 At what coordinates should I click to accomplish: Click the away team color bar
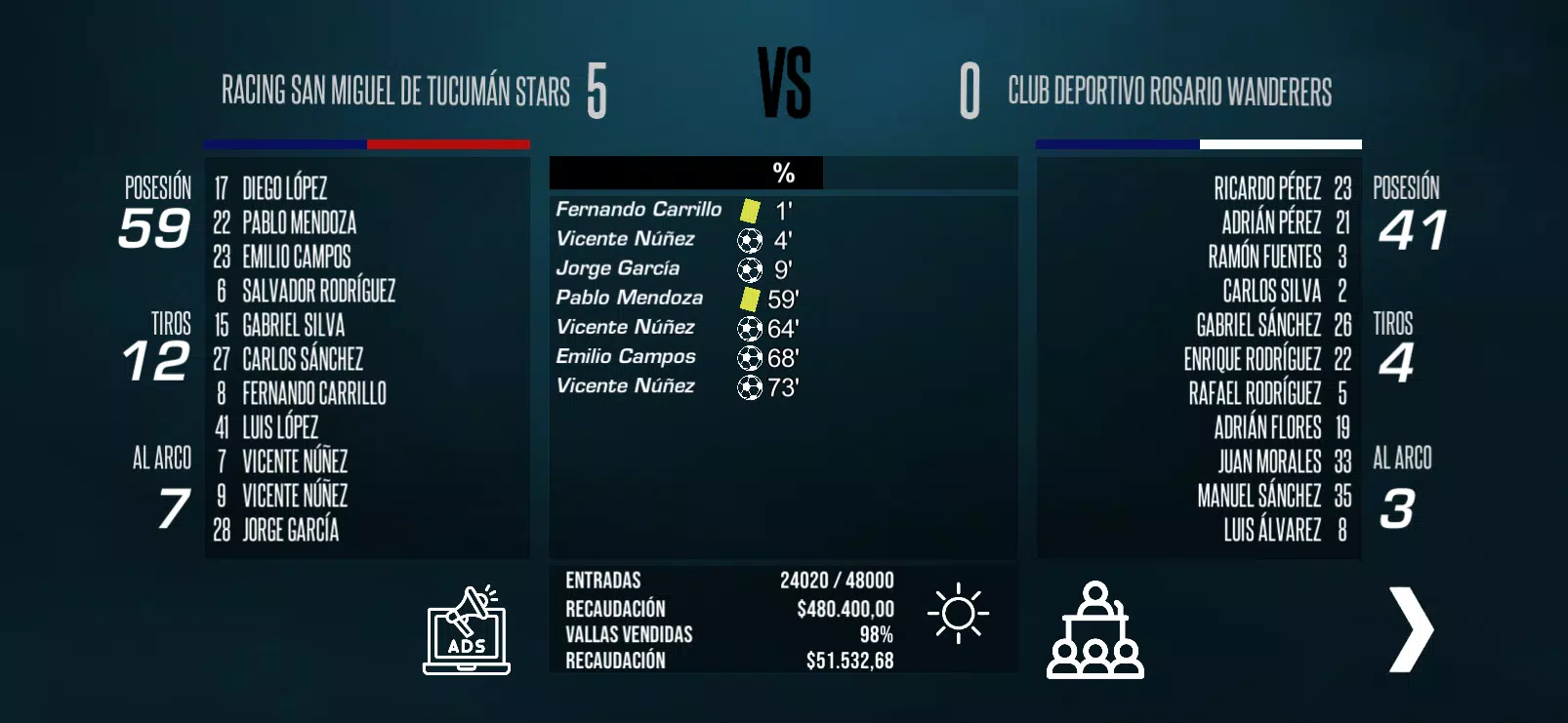coord(1197,144)
